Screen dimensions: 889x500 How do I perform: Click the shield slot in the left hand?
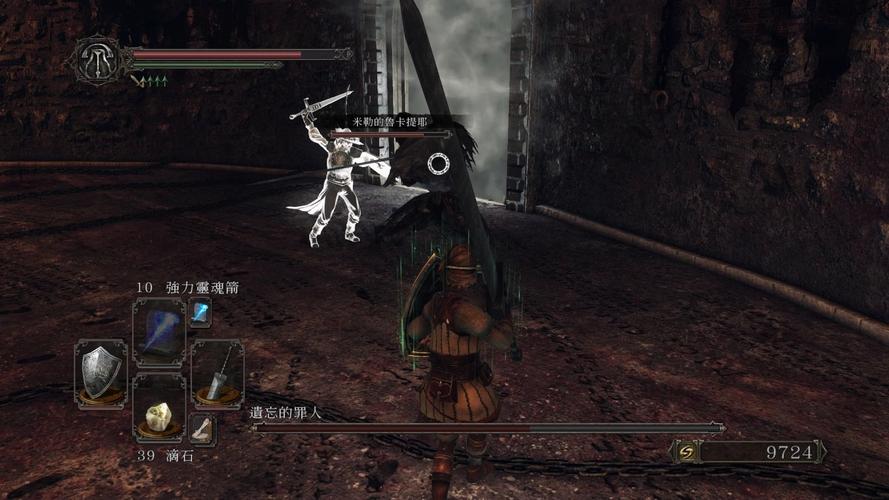click(102, 374)
